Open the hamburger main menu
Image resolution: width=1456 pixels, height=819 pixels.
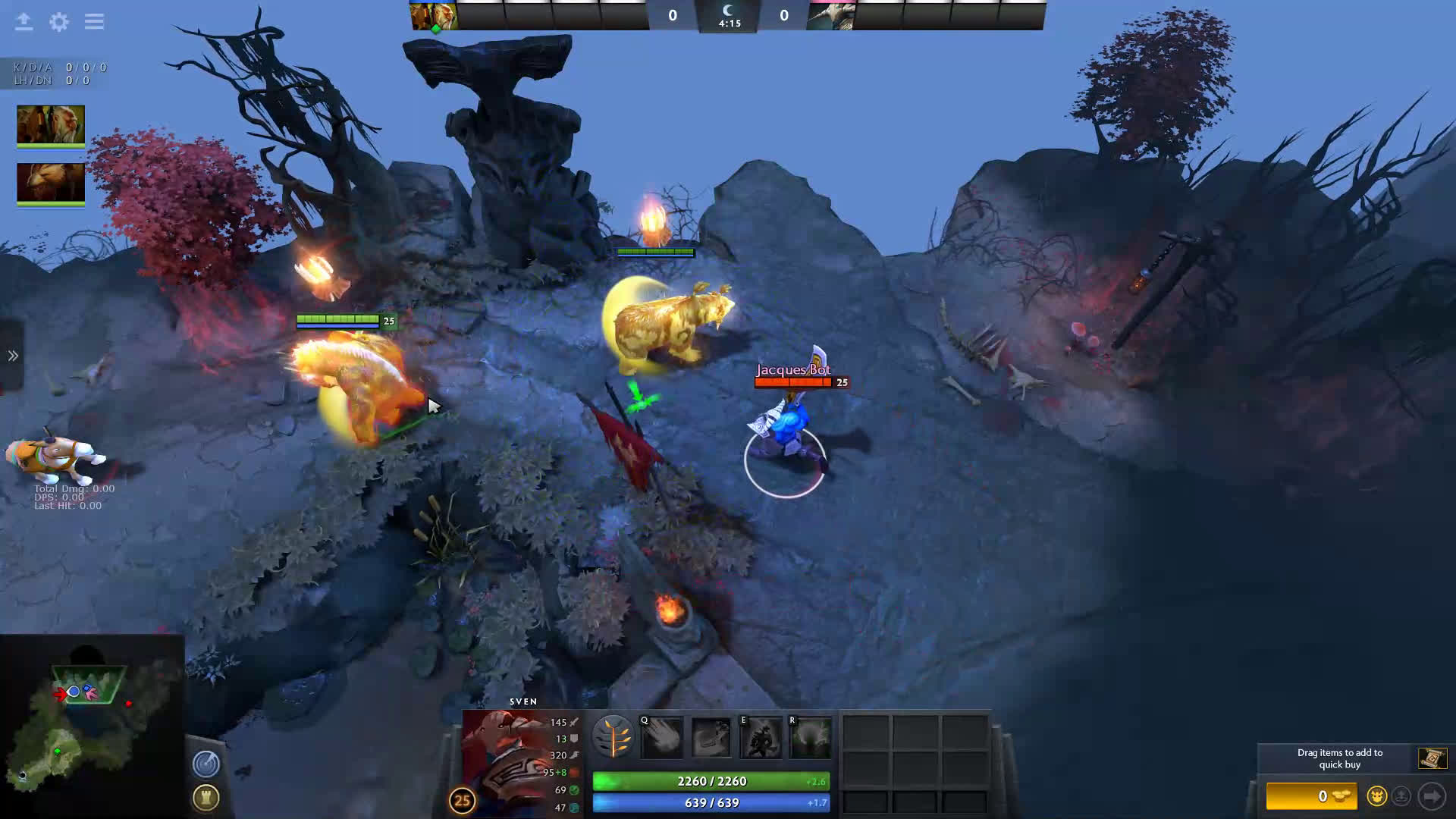click(94, 22)
